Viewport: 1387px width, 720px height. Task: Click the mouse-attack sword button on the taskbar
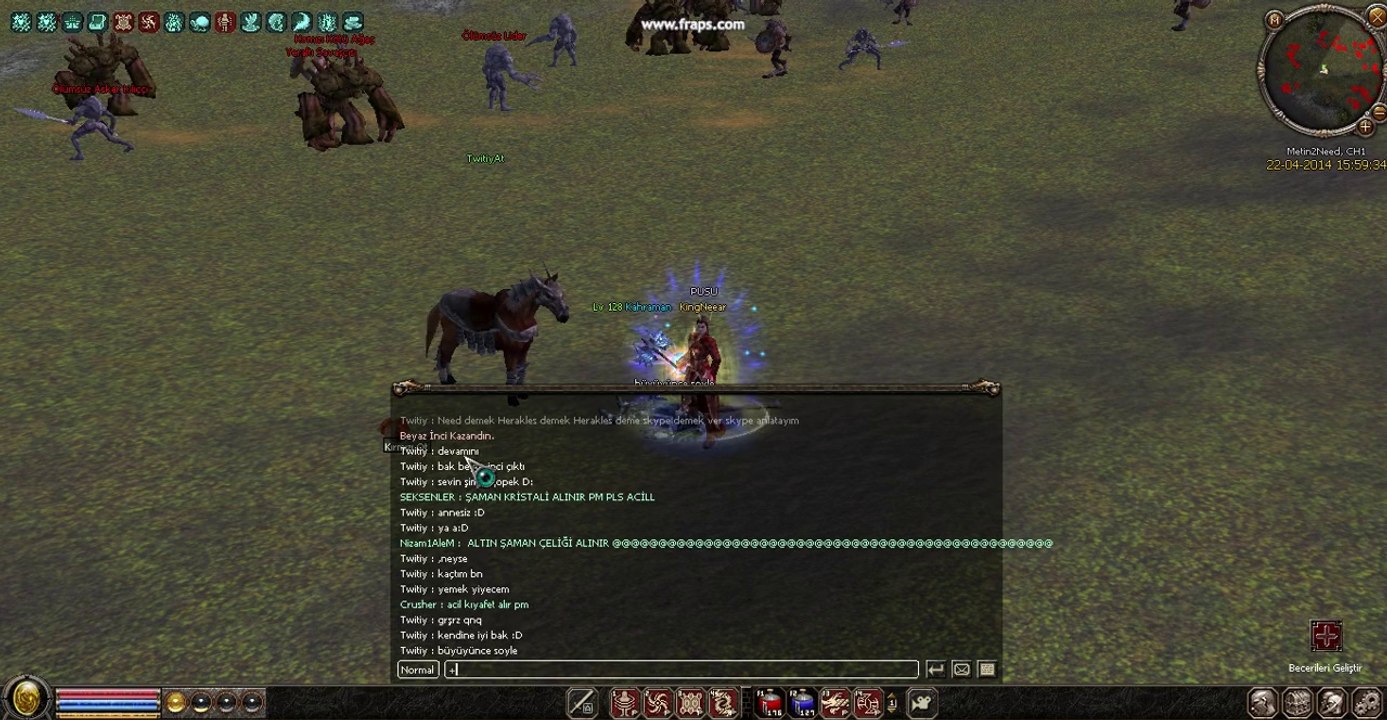[x=582, y=703]
